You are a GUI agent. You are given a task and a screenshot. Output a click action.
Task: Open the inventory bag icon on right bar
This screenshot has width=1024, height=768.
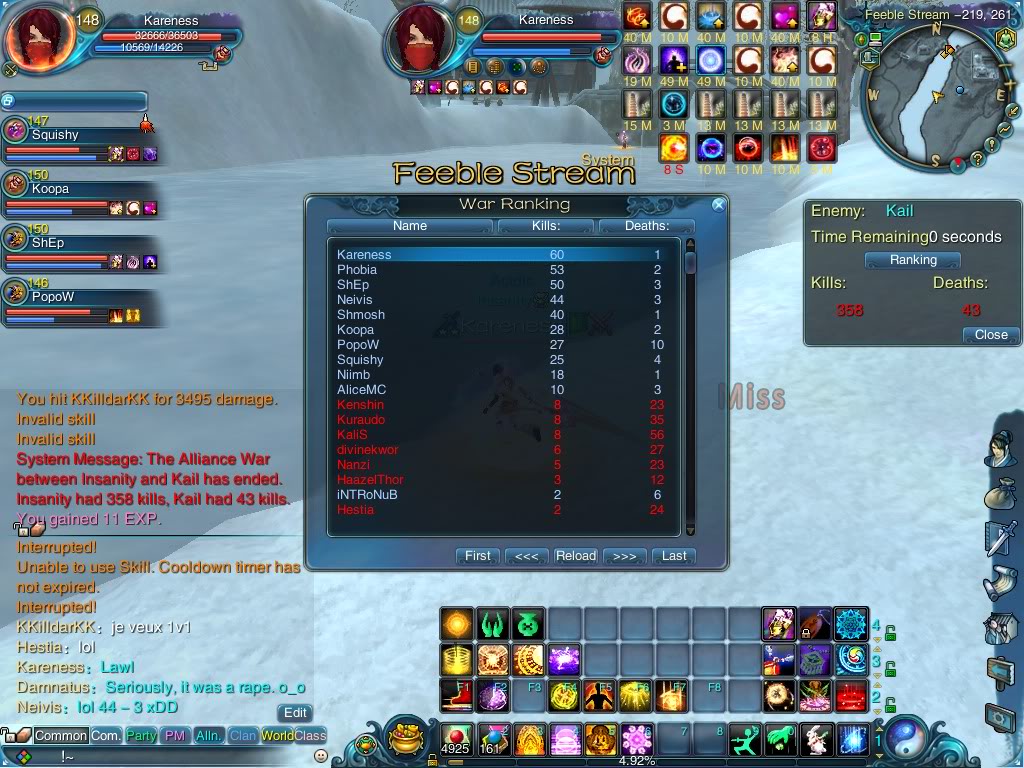coord(1000,494)
